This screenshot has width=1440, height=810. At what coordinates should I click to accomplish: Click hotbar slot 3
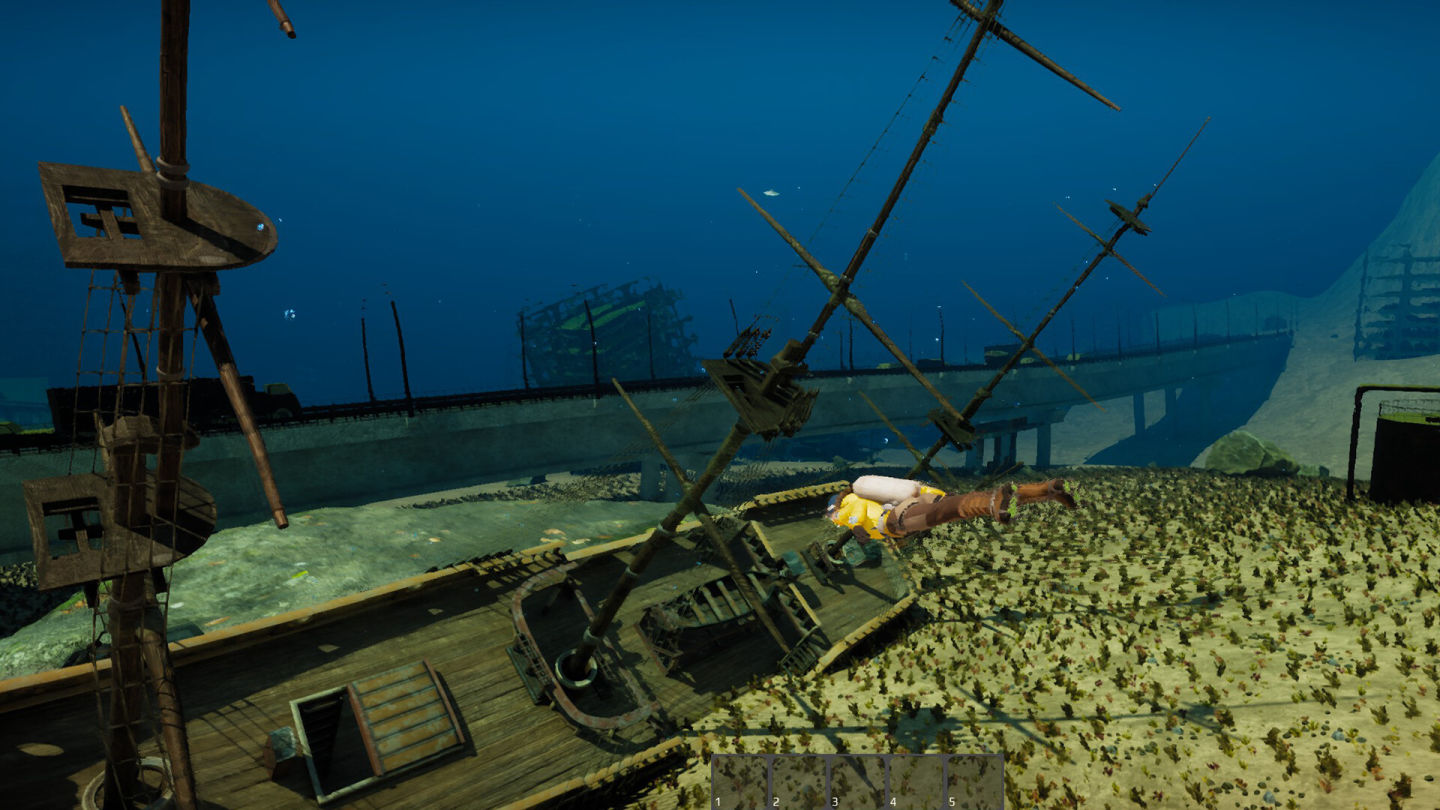click(x=857, y=783)
